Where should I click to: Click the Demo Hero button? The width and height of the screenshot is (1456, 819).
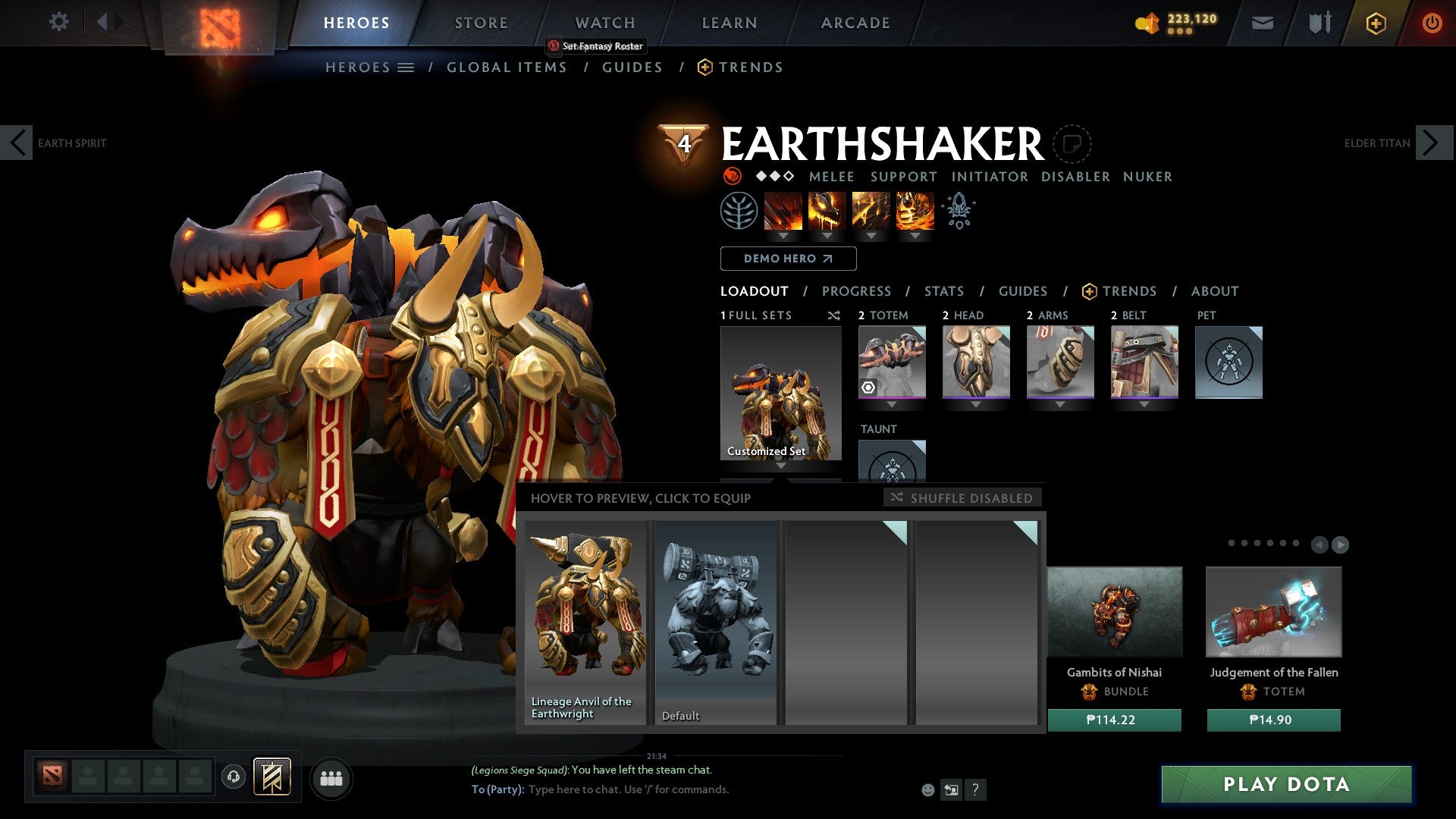pos(787,259)
